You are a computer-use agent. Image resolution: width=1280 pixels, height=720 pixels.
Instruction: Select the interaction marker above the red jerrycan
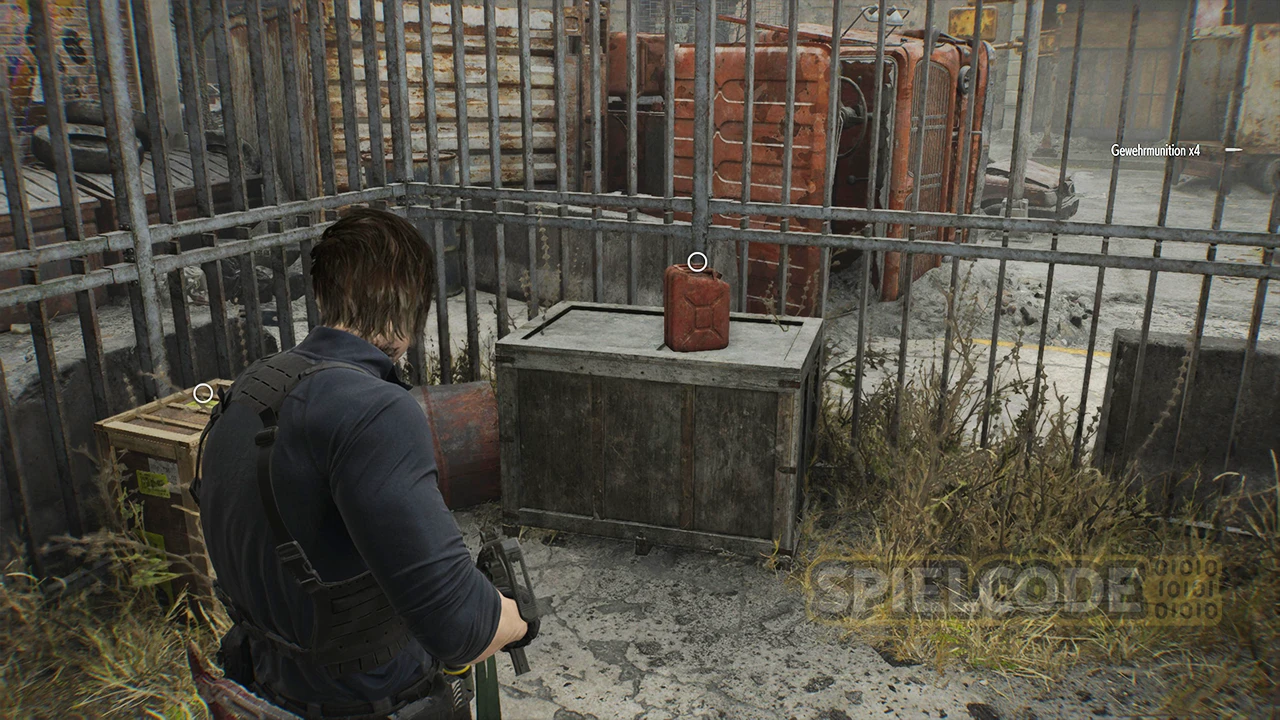click(x=697, y=262)
